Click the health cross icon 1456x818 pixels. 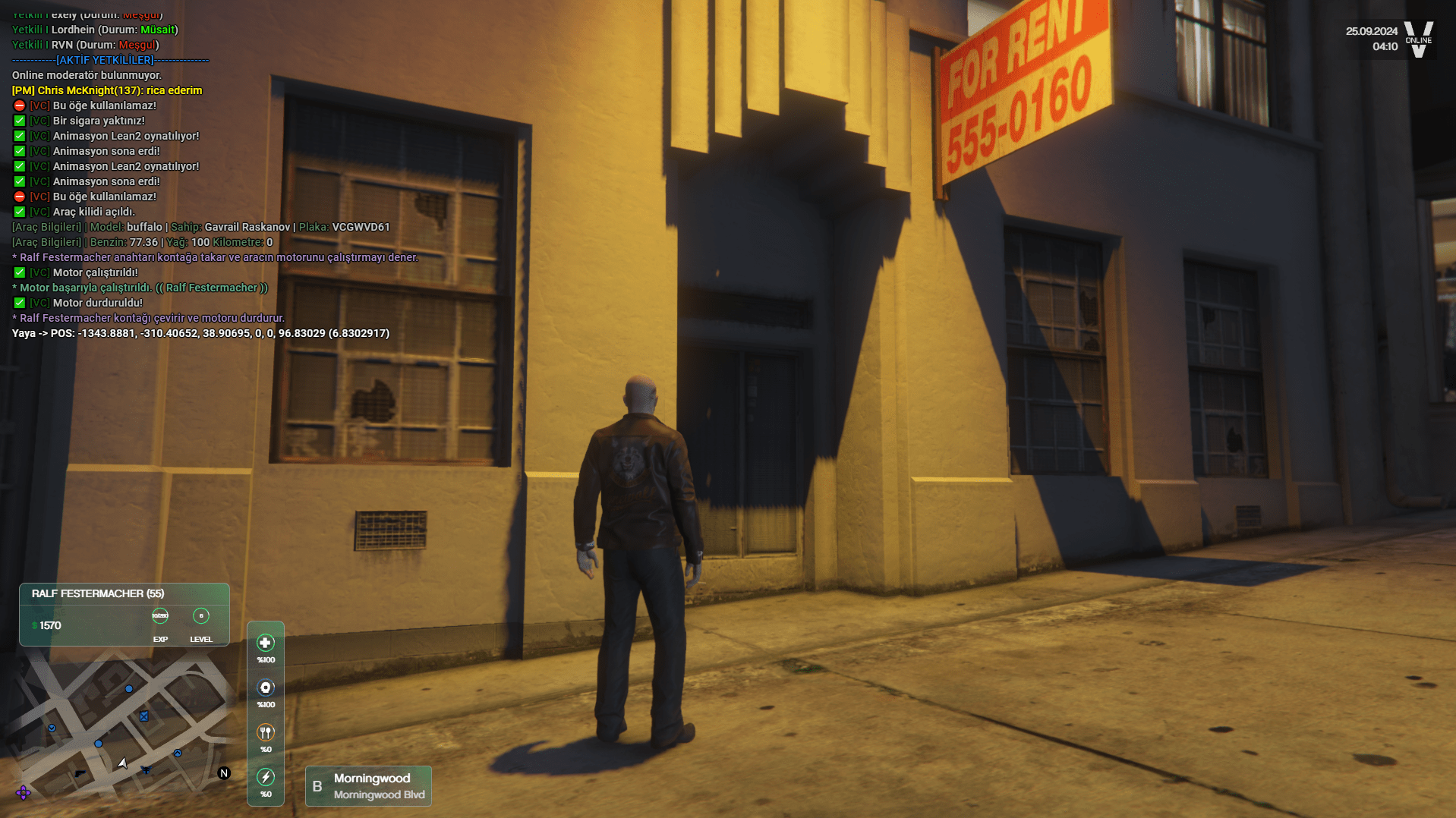click(x=265, y=643)
